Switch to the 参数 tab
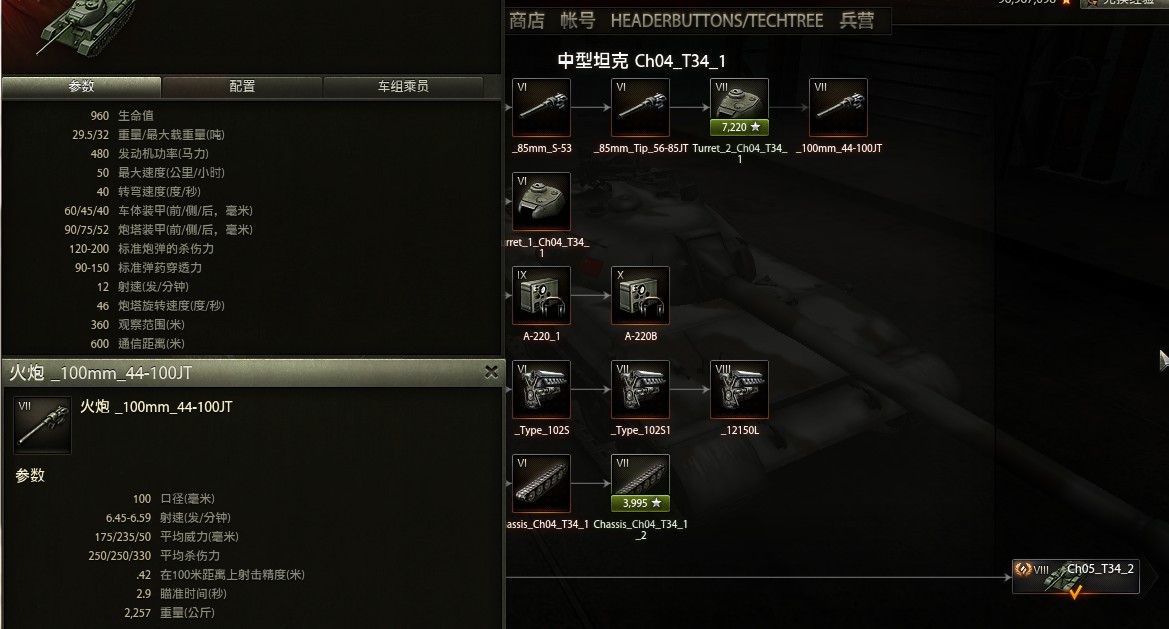This screenshot has height=629, width=1169. [x=81, y=87]
